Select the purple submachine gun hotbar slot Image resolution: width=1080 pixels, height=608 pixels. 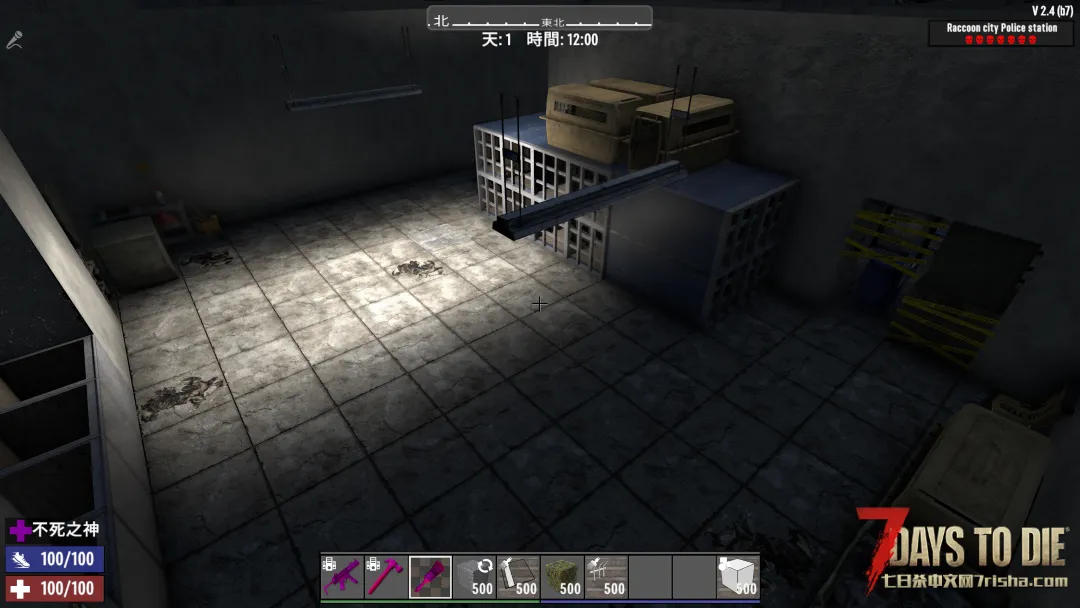(342, 577)
